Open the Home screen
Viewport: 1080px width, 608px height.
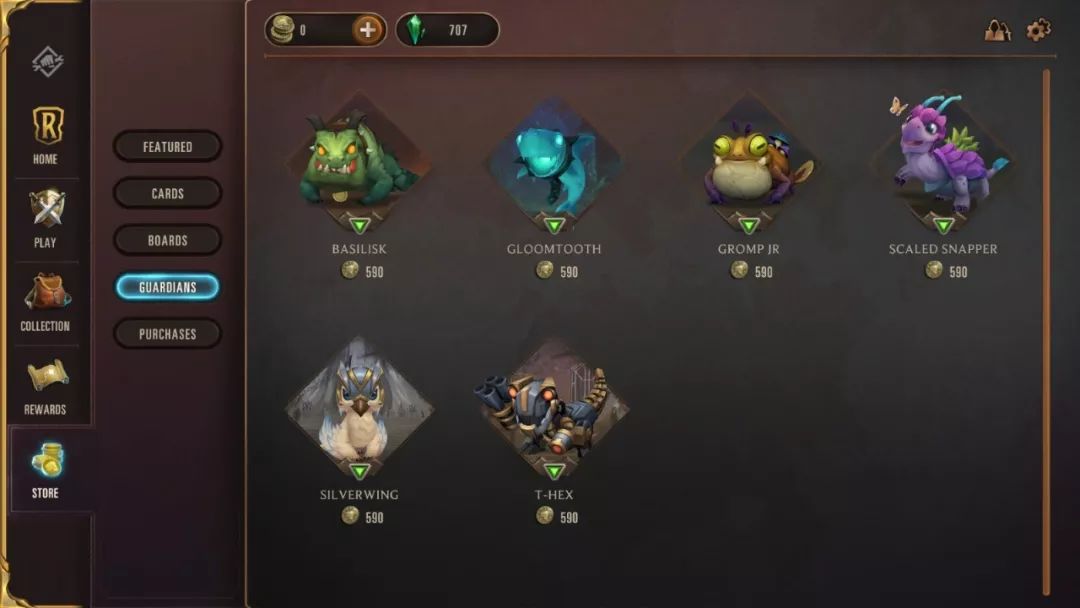pos(46,135)
